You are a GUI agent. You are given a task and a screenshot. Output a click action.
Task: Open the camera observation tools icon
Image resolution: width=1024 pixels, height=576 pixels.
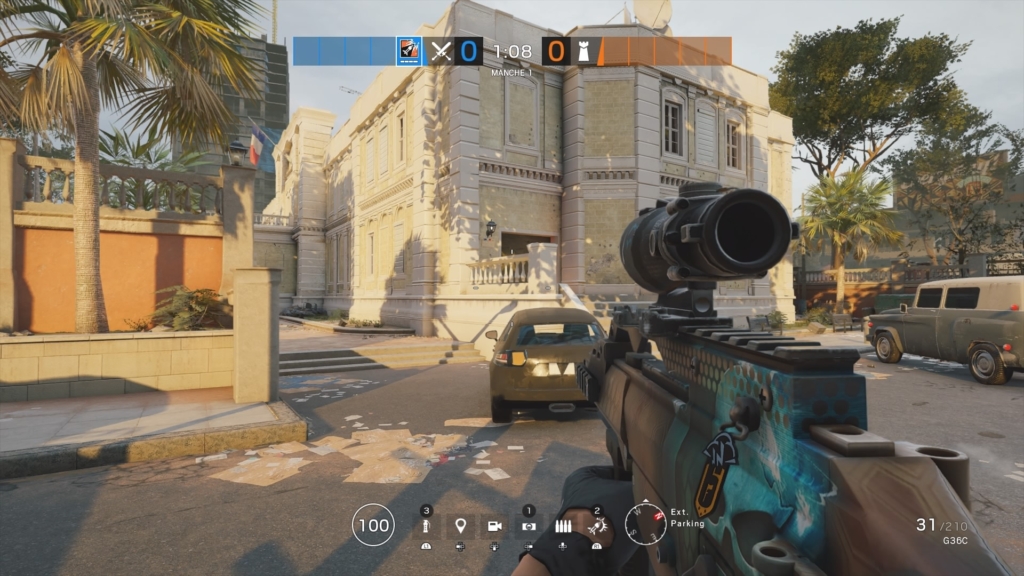coord(494,526)
